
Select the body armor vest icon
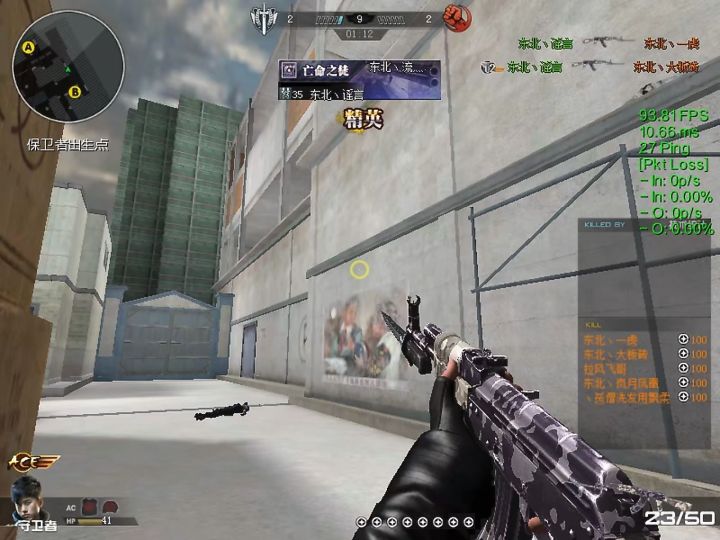(90, 507)
